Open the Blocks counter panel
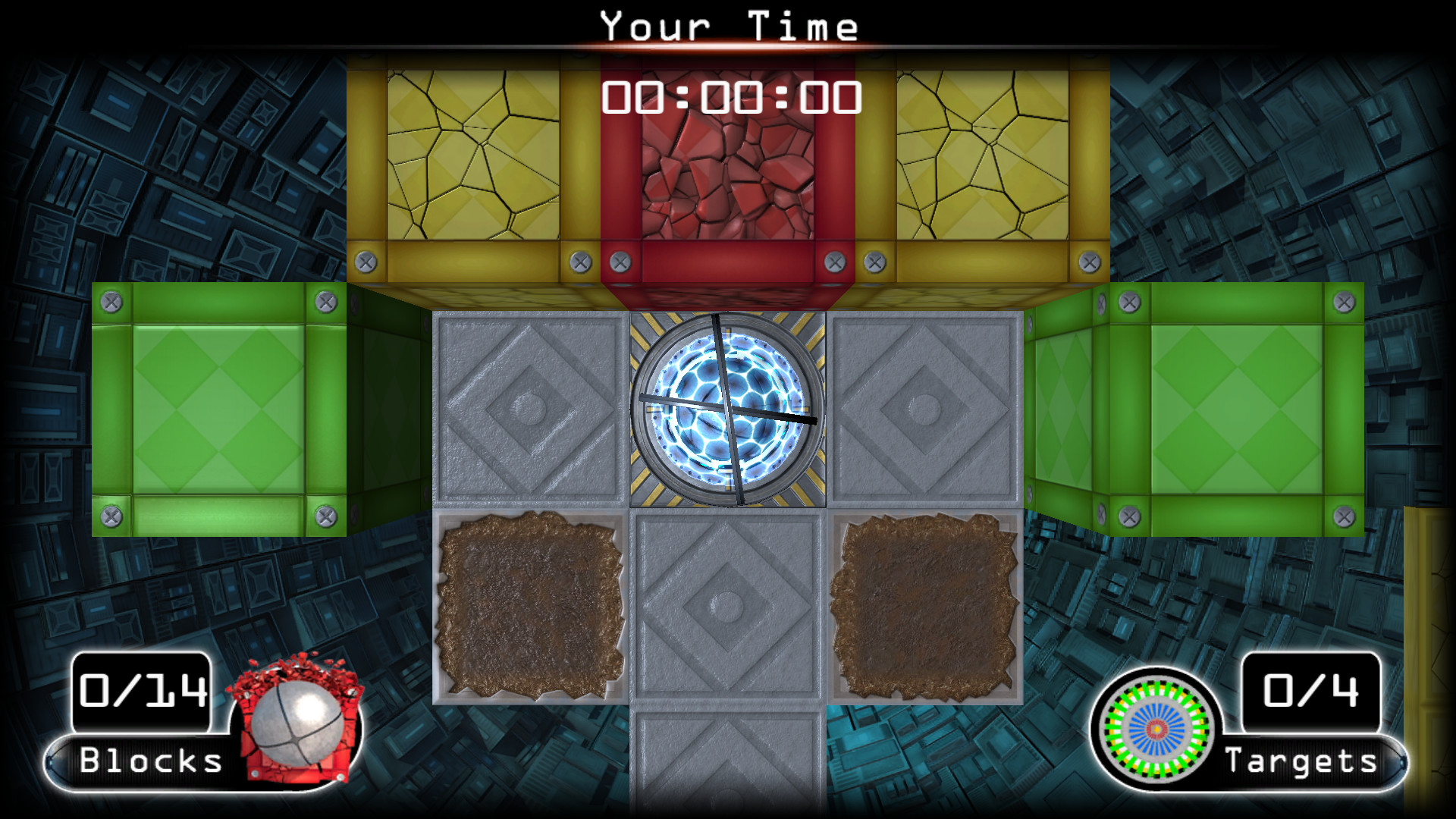The width and height of the screenshot is (1456, 819). [x=140, y=690]
